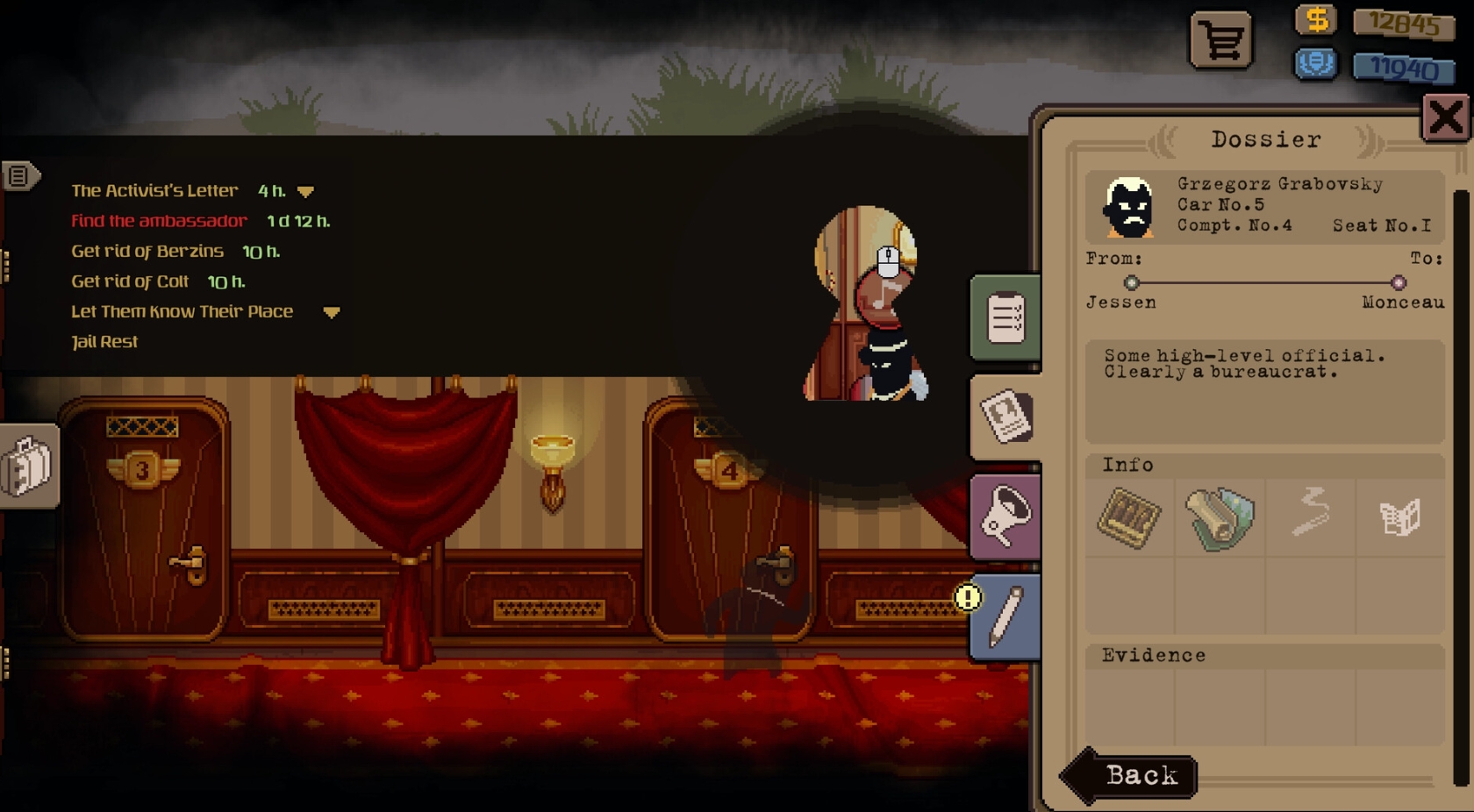Select the cigar box in the Info grid
The width and height of the screenshot is (1474, 812).
(x=1129, y=518)
